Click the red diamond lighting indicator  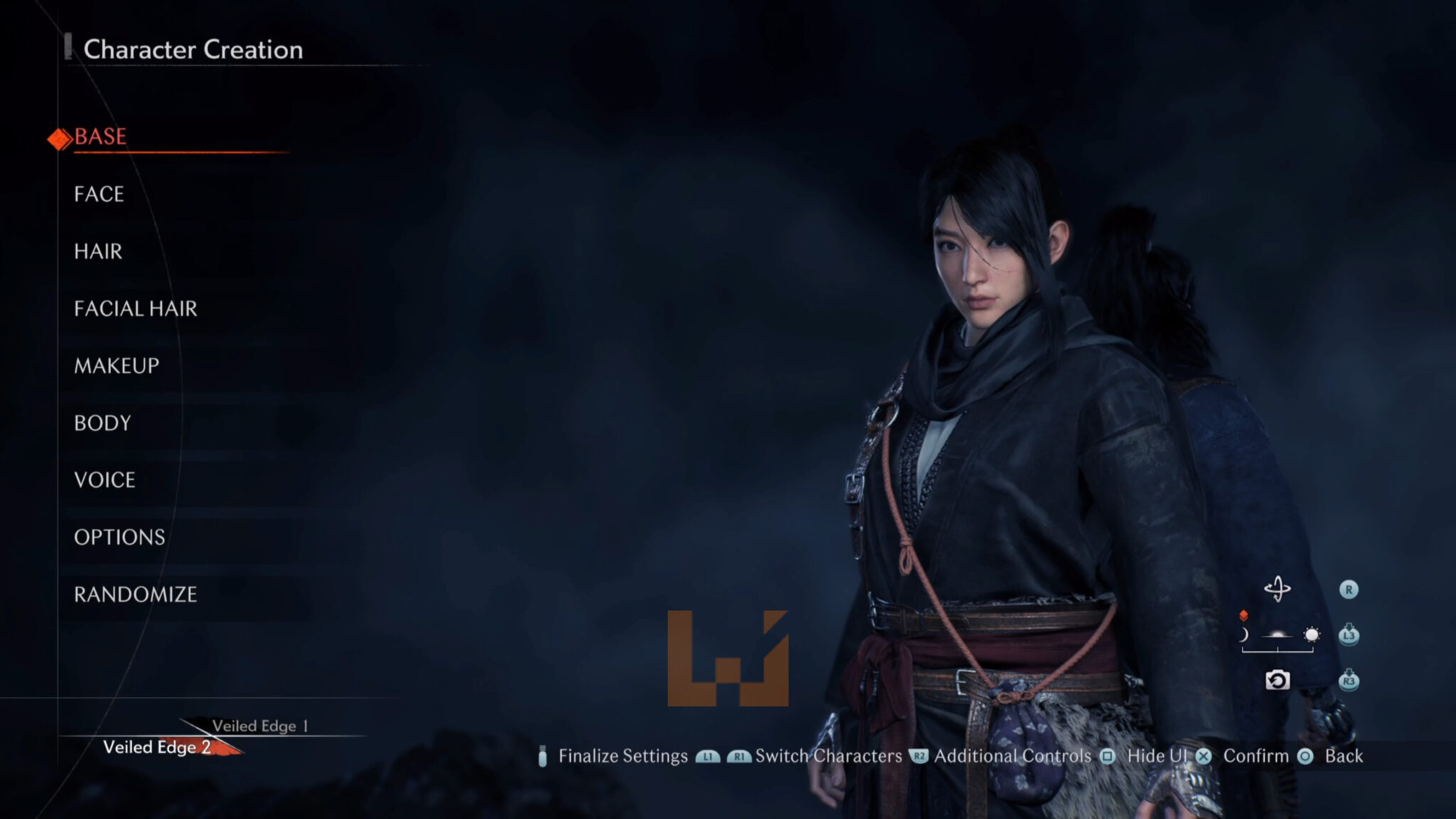(1243, 614)
